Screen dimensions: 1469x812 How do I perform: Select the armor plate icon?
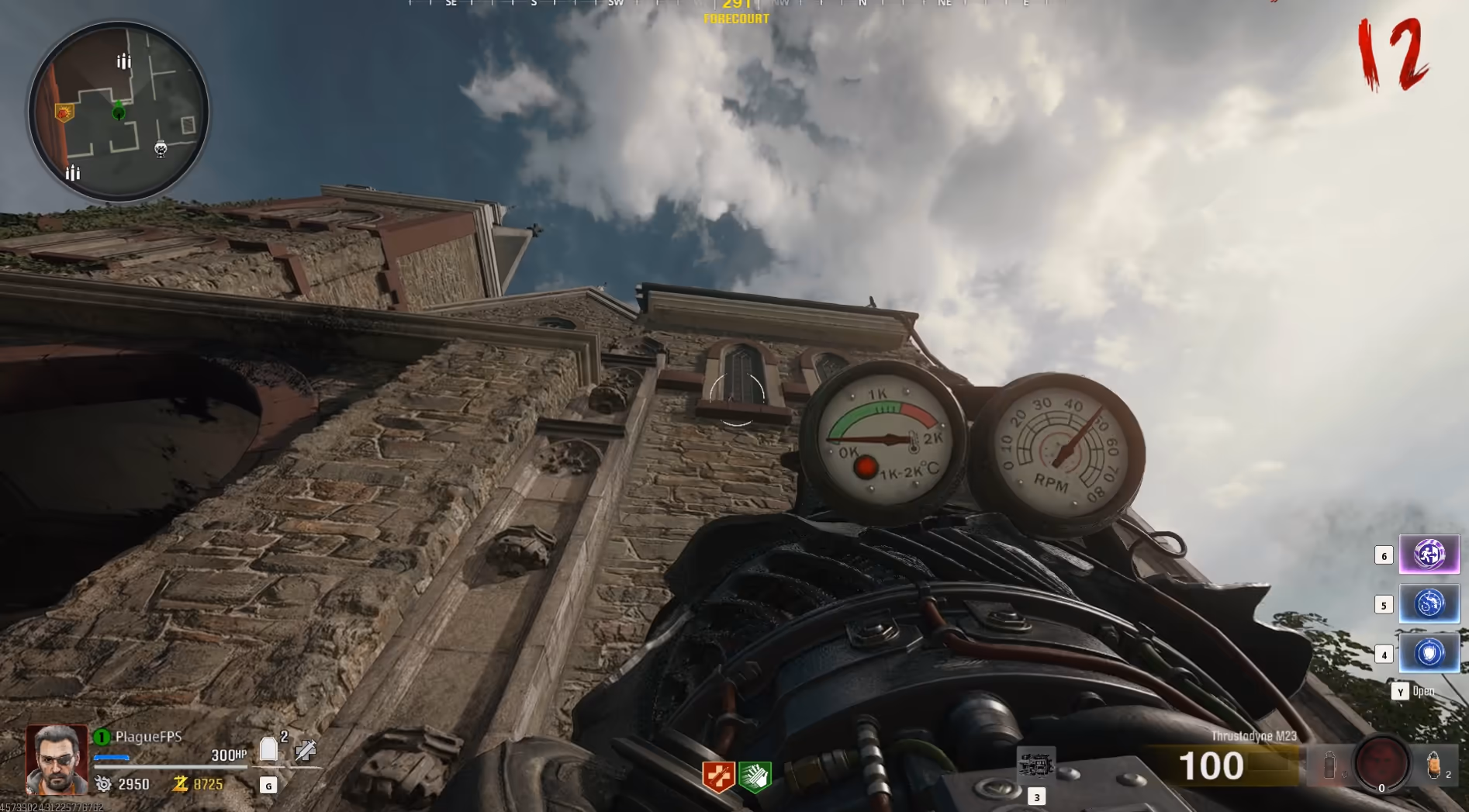click(x=268, y=749)
